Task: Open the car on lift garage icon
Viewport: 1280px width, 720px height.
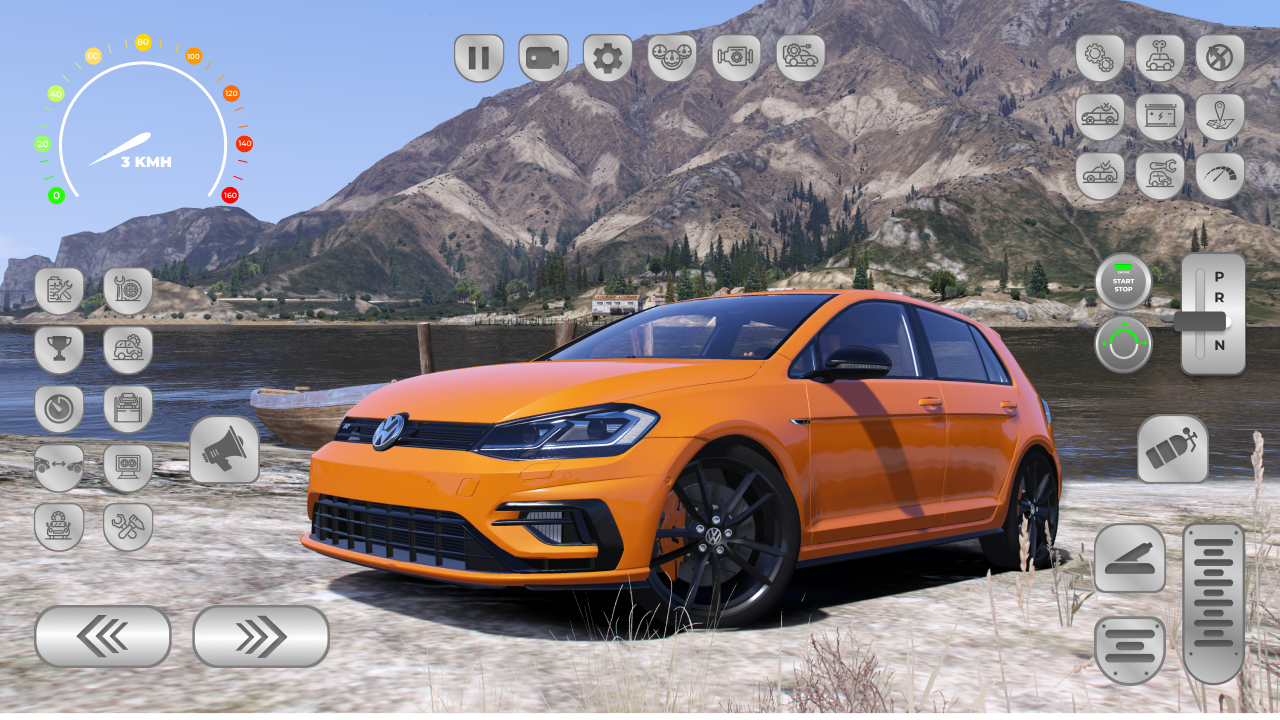Action: click(x=128, y=409)
